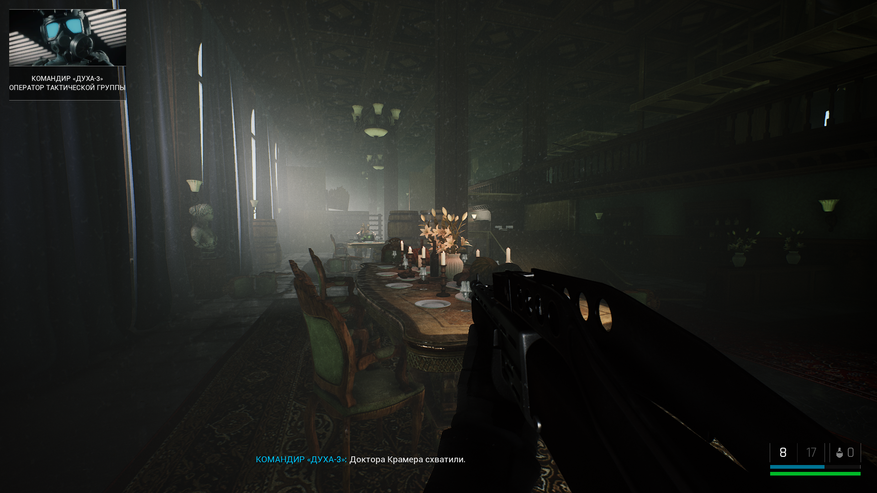Select the grenade icon
This screenshot has height=493, width=877.
pos(840,453)
